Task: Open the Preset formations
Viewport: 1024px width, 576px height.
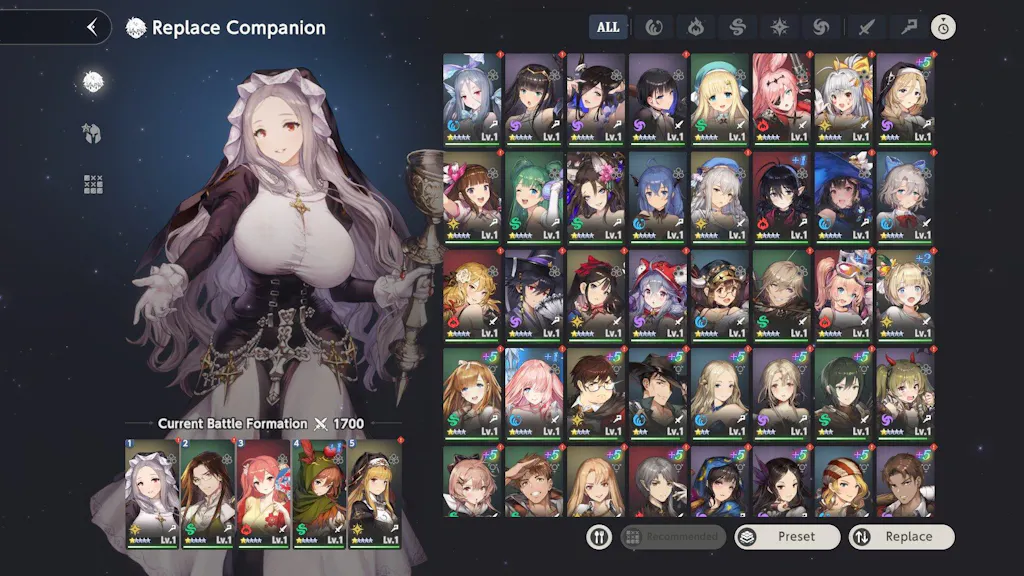Action: point(788,537)
